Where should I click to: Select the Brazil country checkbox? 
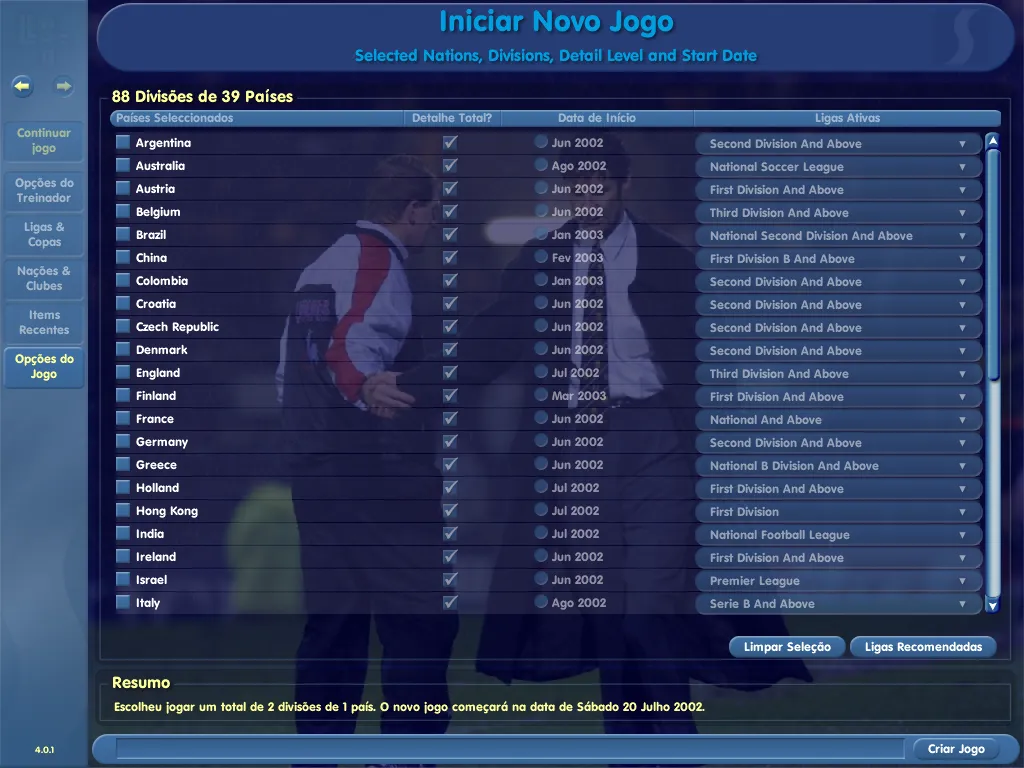point(123,235)
